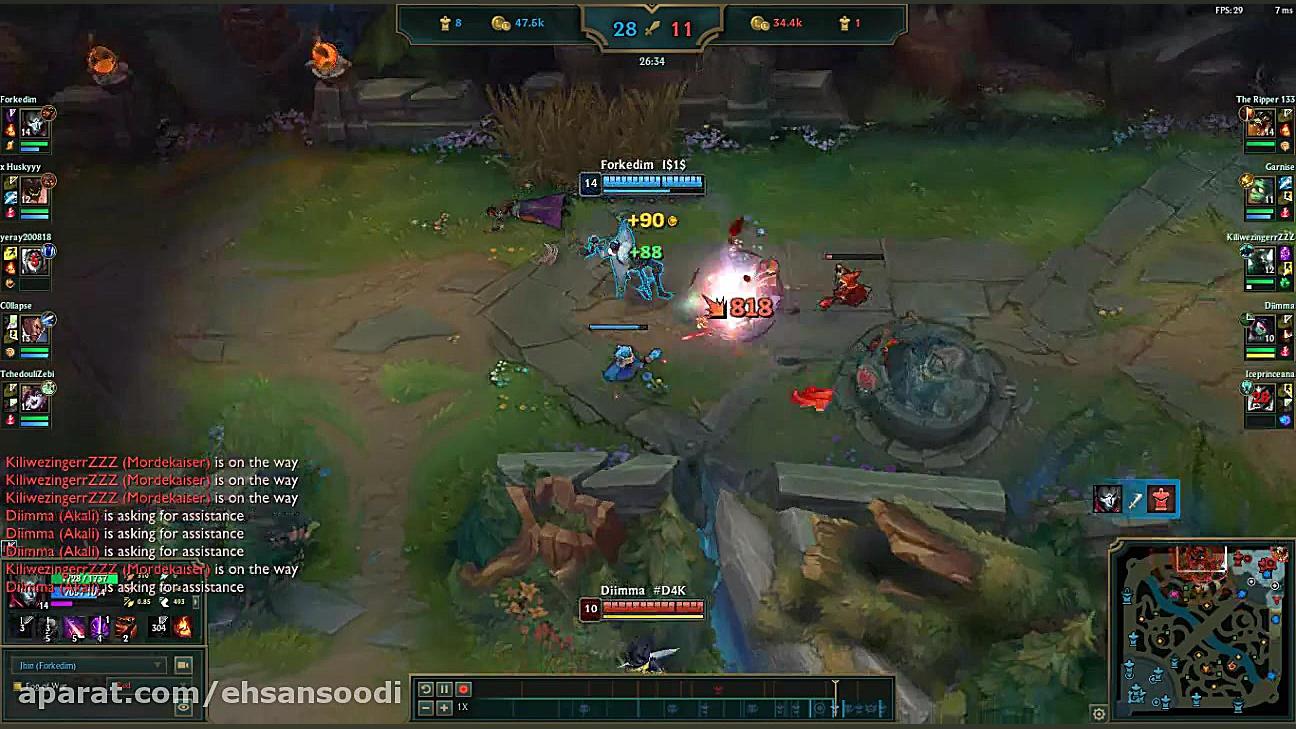Pause the replay playback
Viewport: 1296px width, 729px height.
444,688
